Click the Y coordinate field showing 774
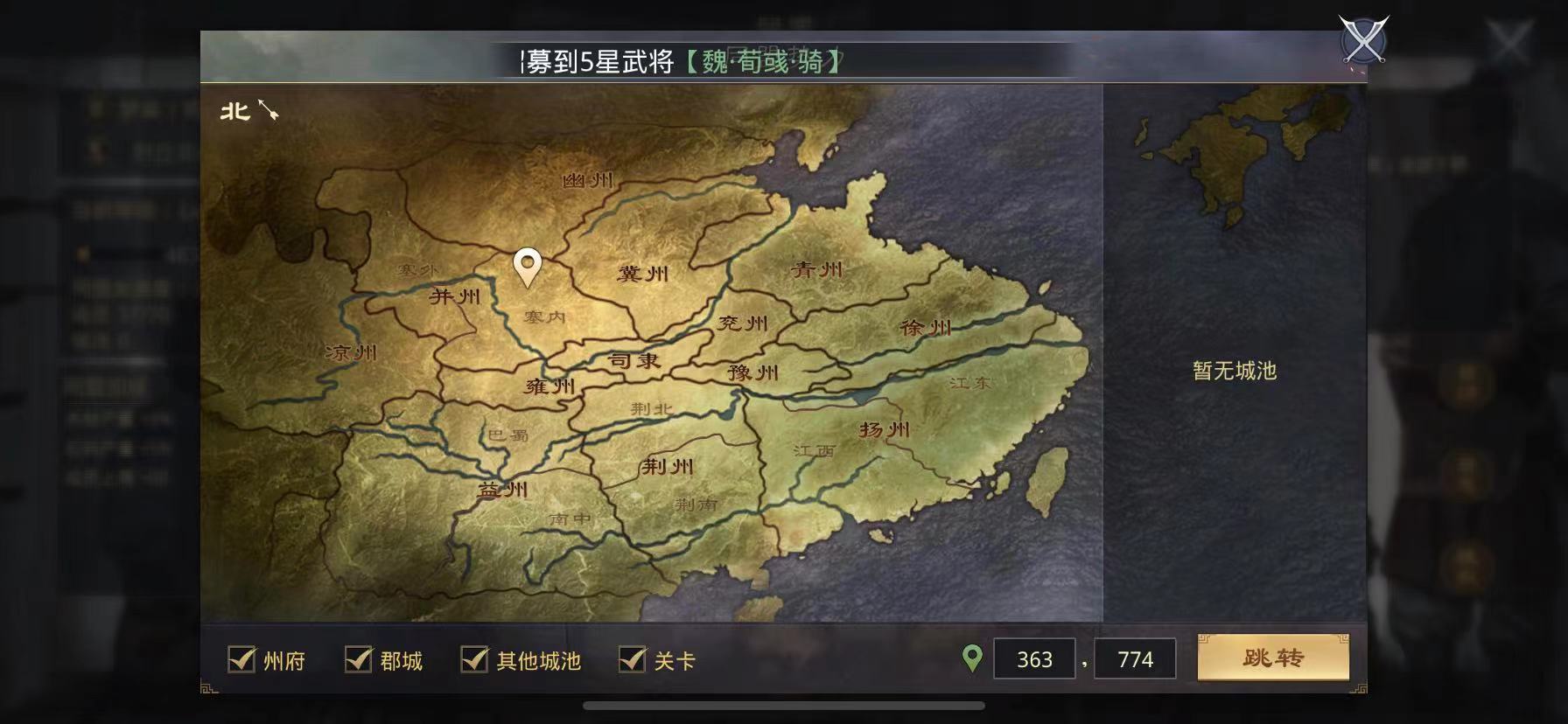This screenshot has width=1568, height=724. coord(1135,659)
